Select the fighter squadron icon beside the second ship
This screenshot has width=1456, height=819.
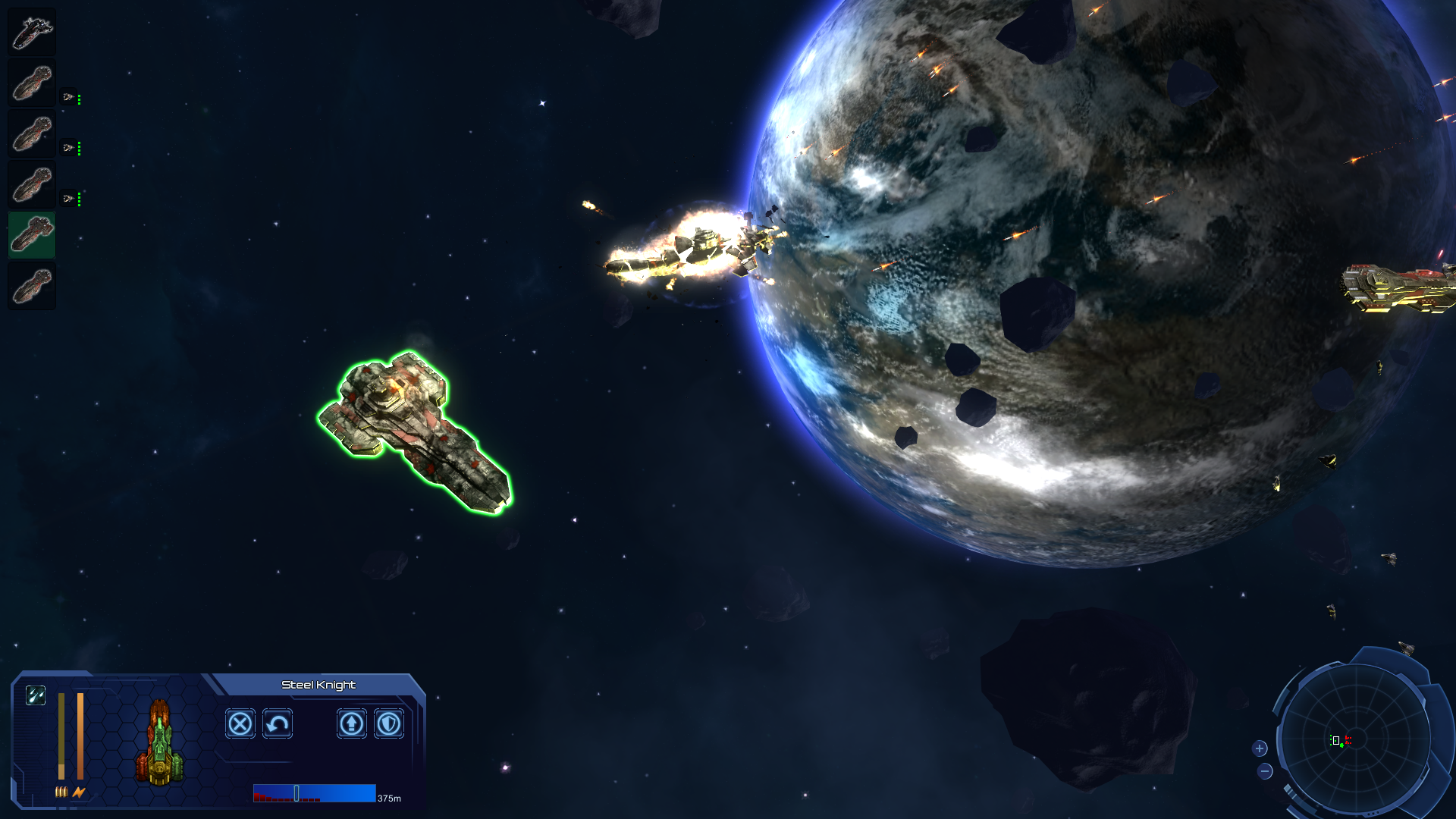coord(67,98)
